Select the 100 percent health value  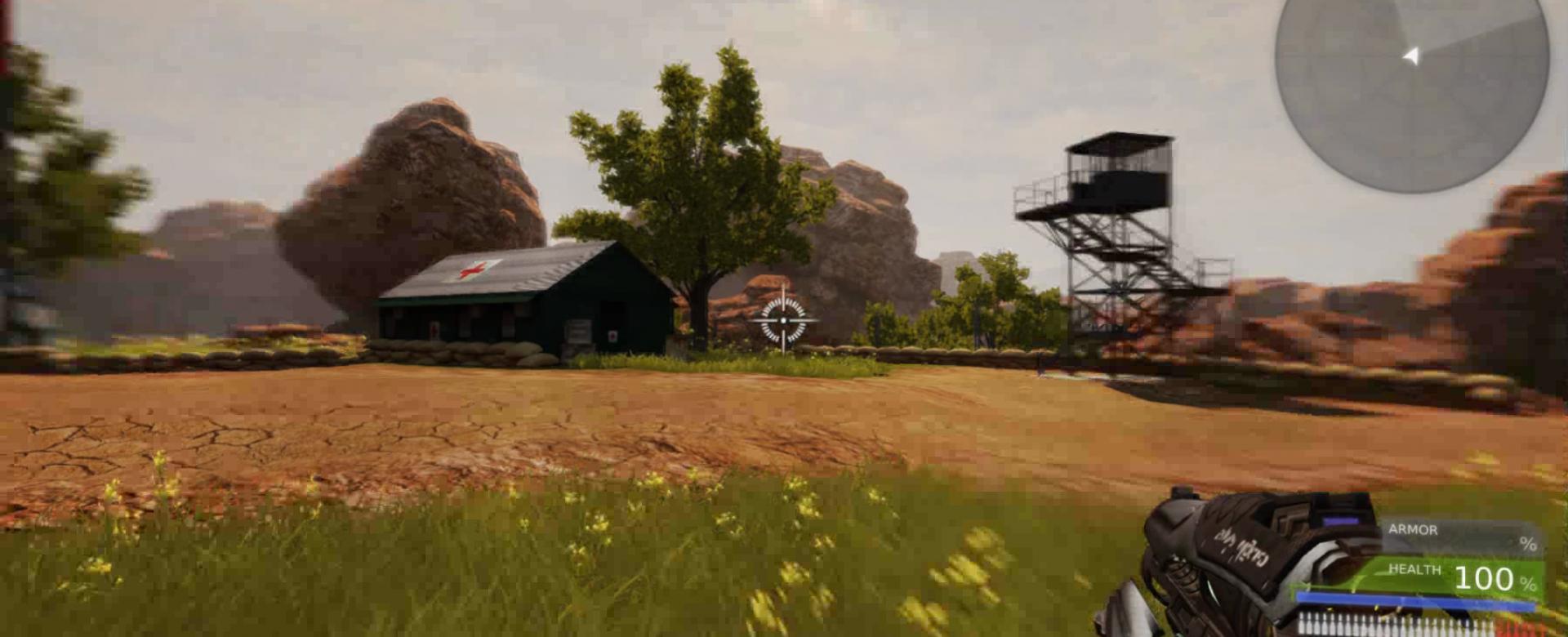pyautogui.click(x=1483, y=578)
